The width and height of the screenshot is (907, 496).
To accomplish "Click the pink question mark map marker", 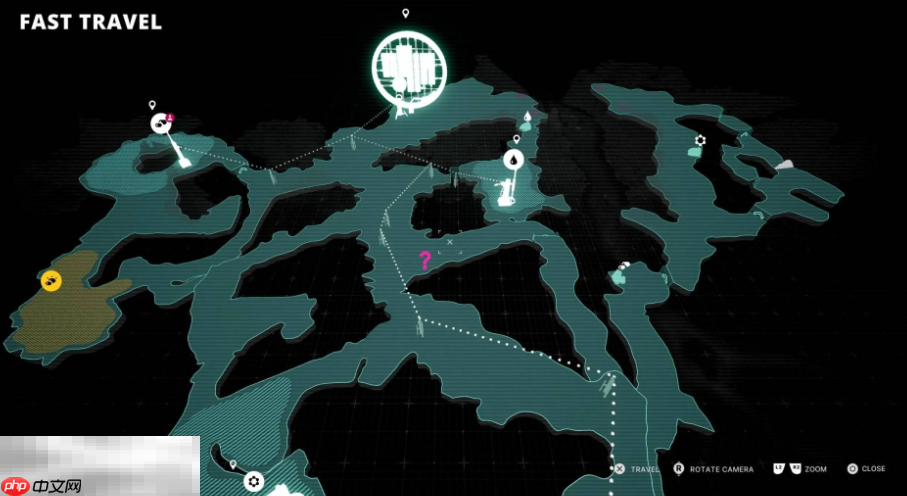I will 424,261.
